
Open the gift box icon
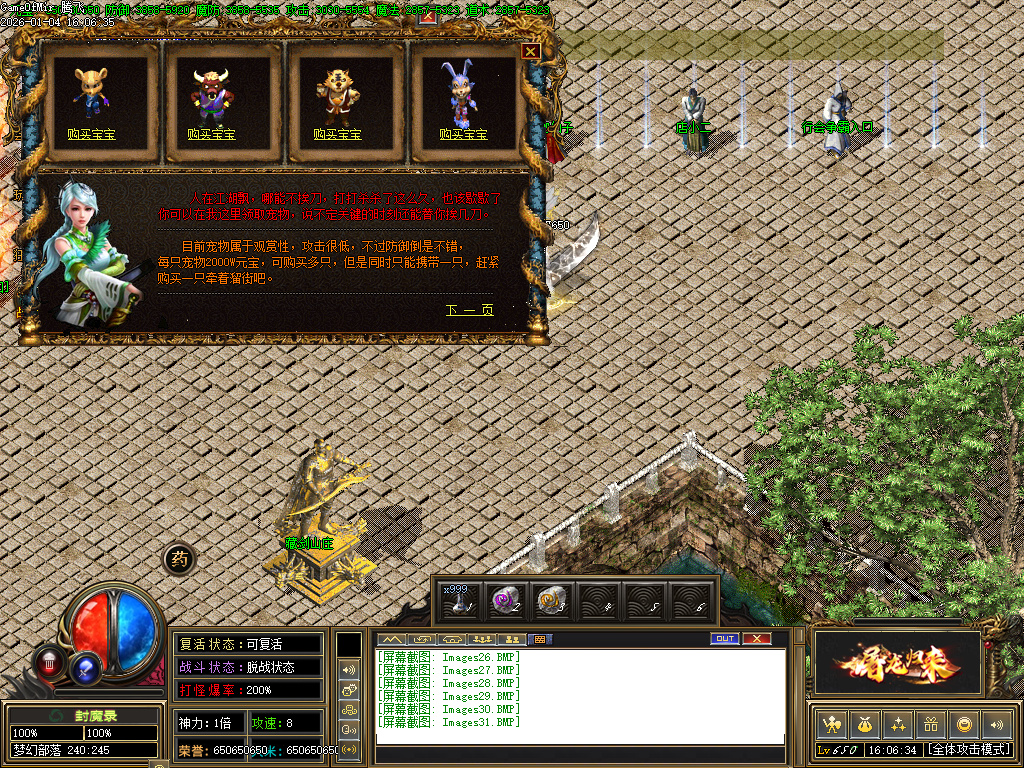tap(931, 724)
